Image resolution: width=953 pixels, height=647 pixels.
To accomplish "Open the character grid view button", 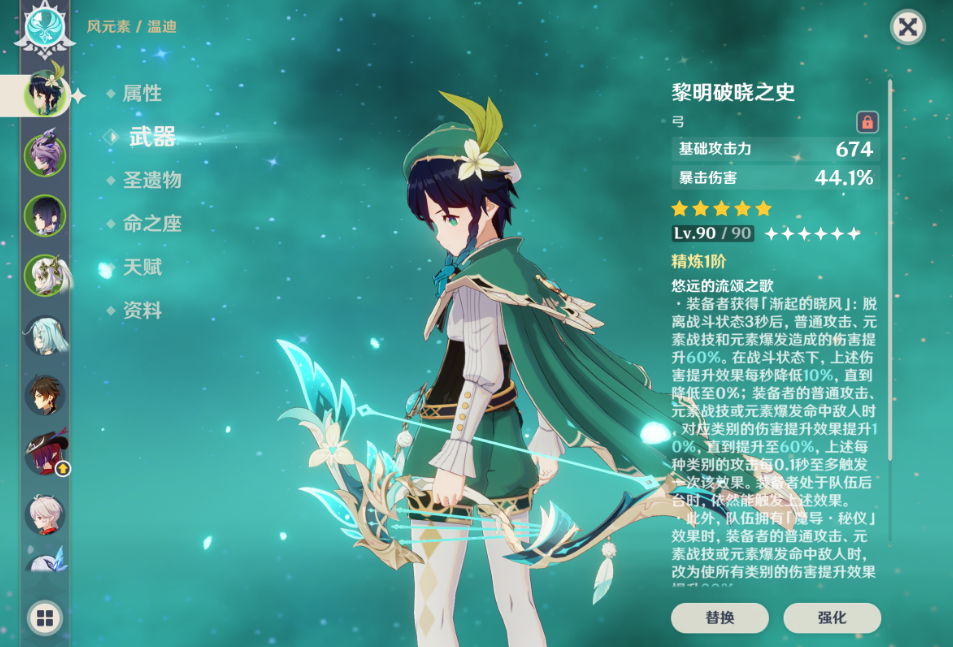I will click(x=45, y=617).
